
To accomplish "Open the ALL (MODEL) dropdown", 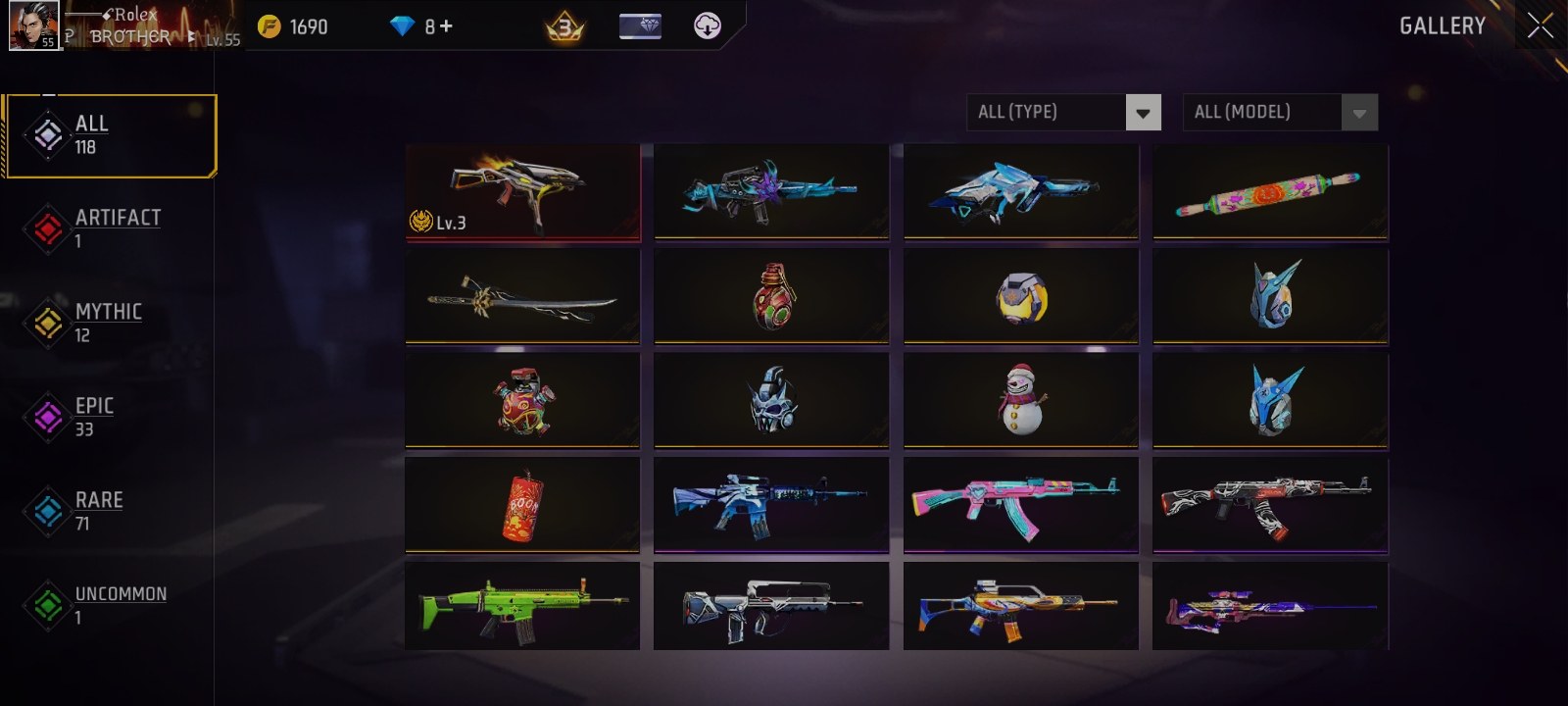I will [x=1264, y=112].
